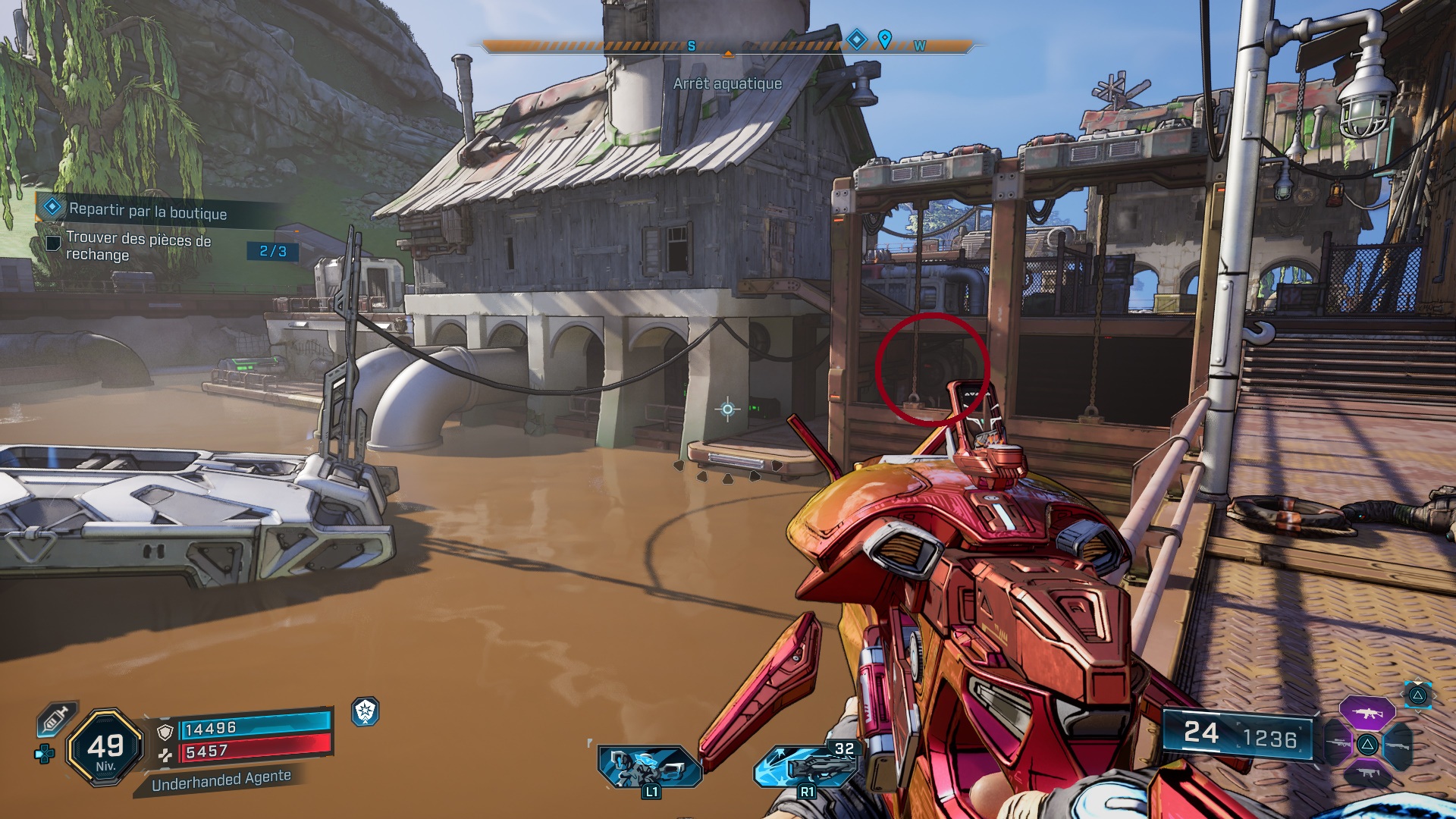This screenshot has width=1456, height=819.
Task: Select the purple assault rifle weapon slot
Action: click(1367, 714)
